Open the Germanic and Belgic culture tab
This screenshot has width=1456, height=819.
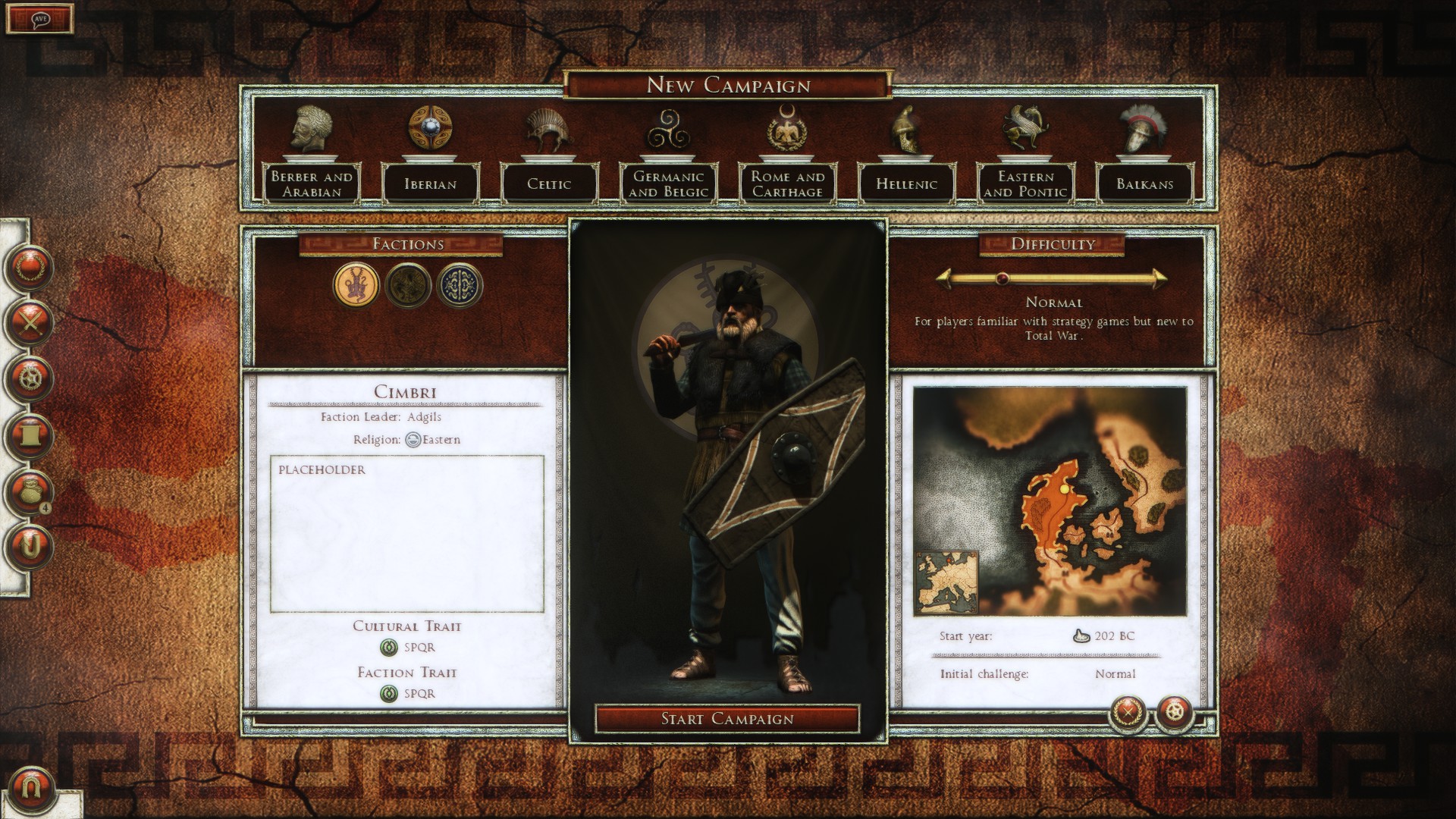point(668,184)
